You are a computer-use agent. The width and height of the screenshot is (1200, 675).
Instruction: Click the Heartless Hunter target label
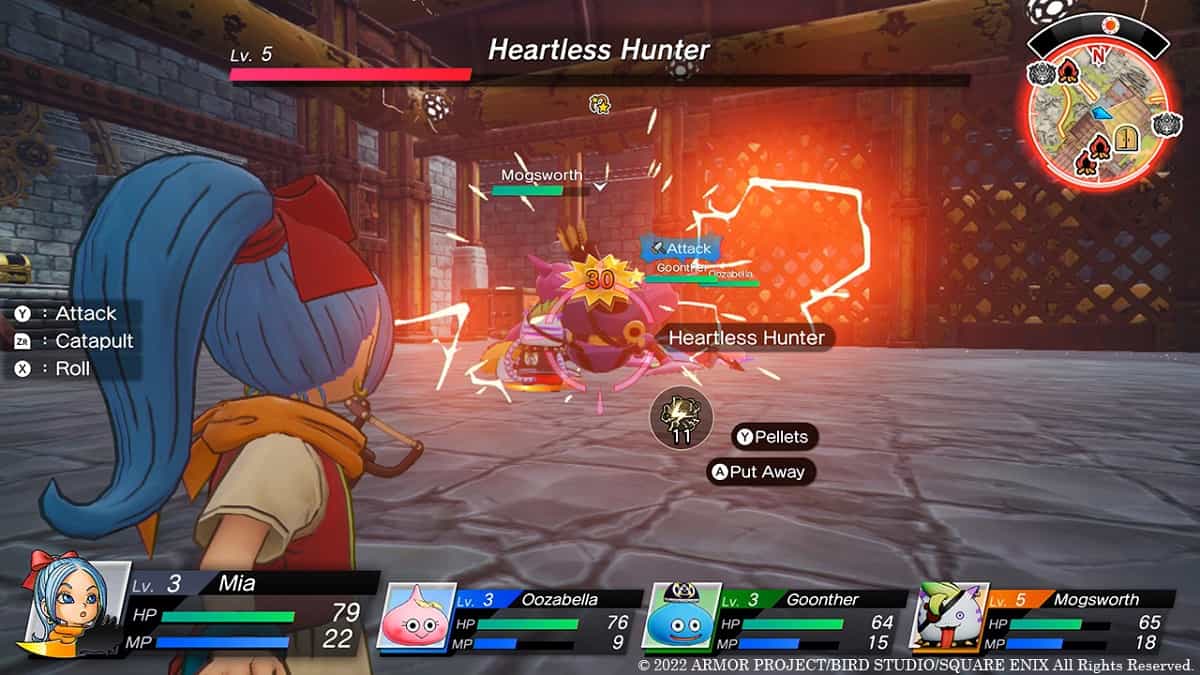746,338
